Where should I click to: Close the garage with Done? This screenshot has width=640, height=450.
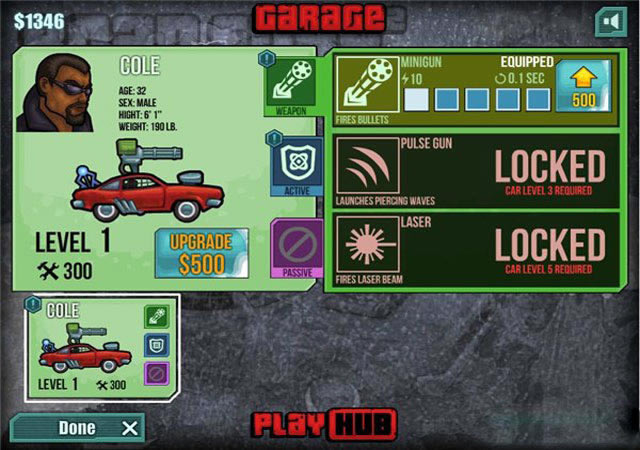pyautogui.click(x=78, y=428)
